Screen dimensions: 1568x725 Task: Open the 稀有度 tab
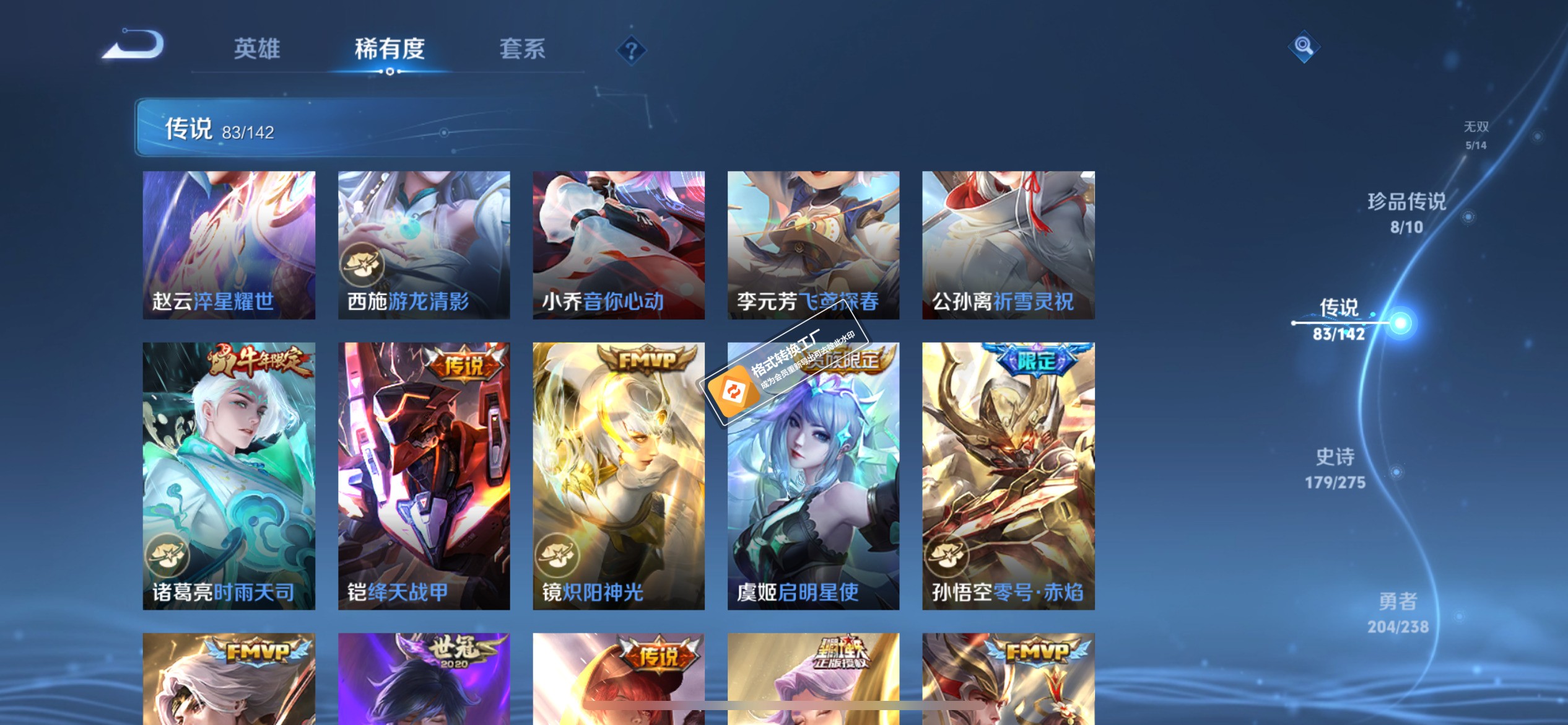[389, 50]
